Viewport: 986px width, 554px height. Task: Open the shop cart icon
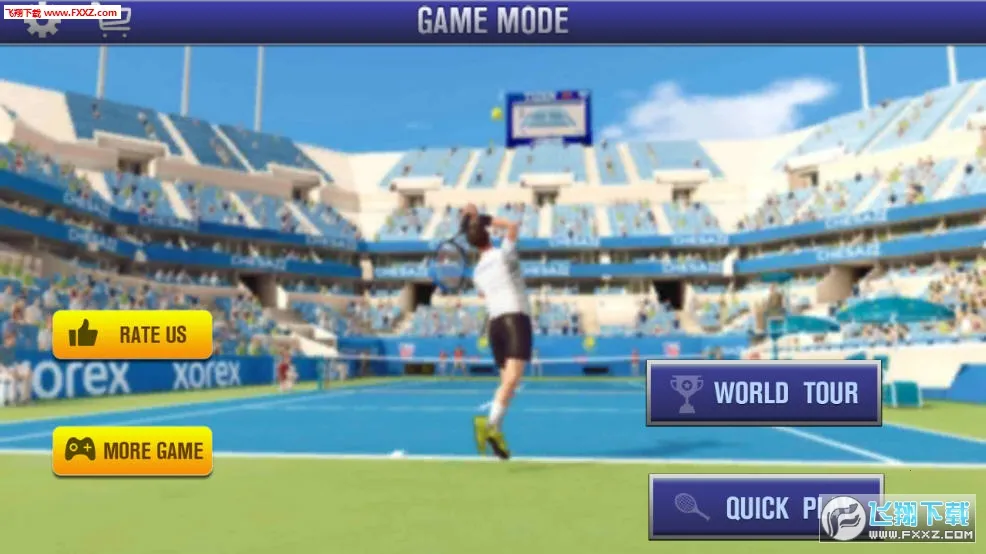pos(114,27)
